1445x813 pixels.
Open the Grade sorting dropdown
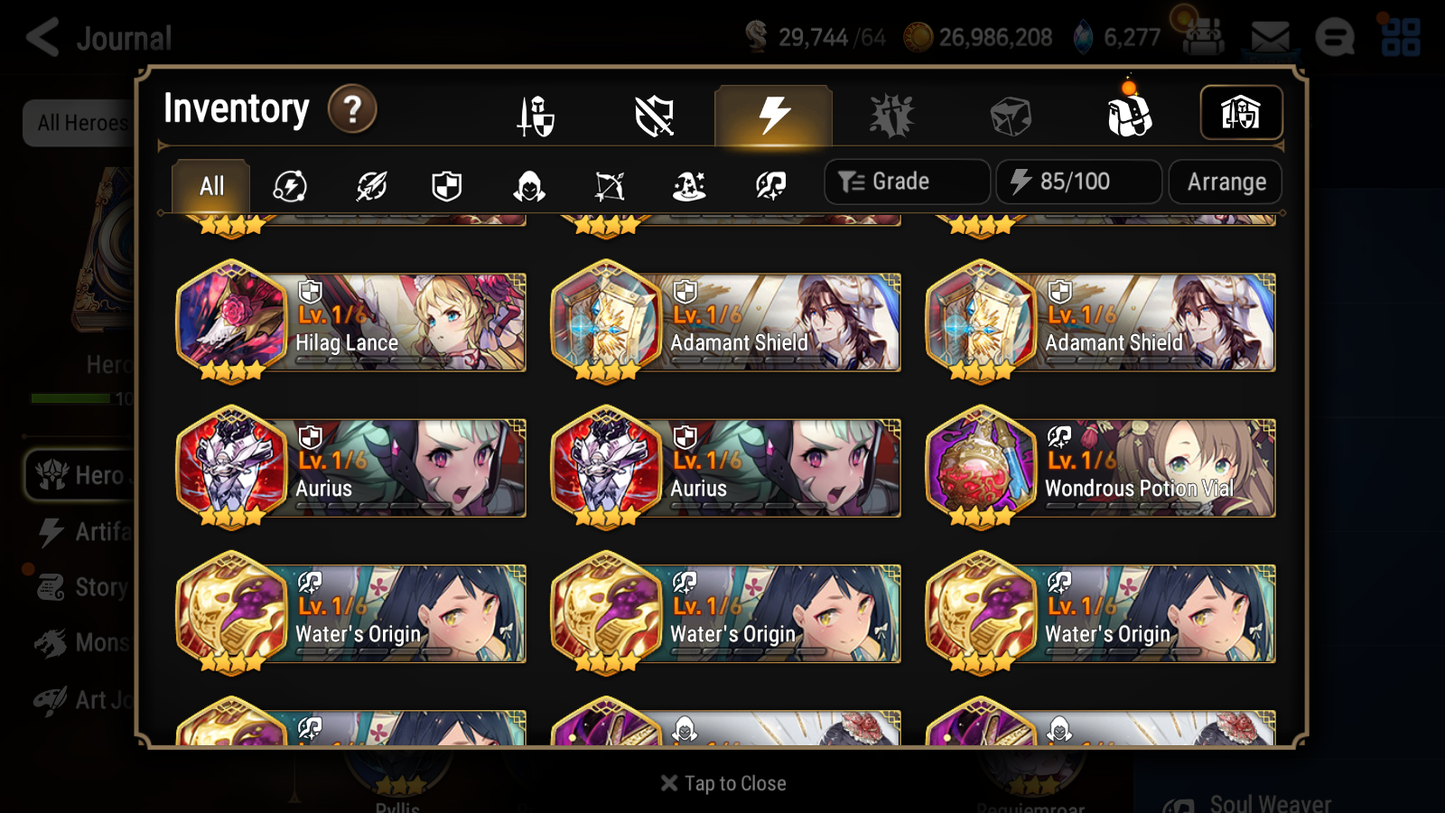coord(906,181)
